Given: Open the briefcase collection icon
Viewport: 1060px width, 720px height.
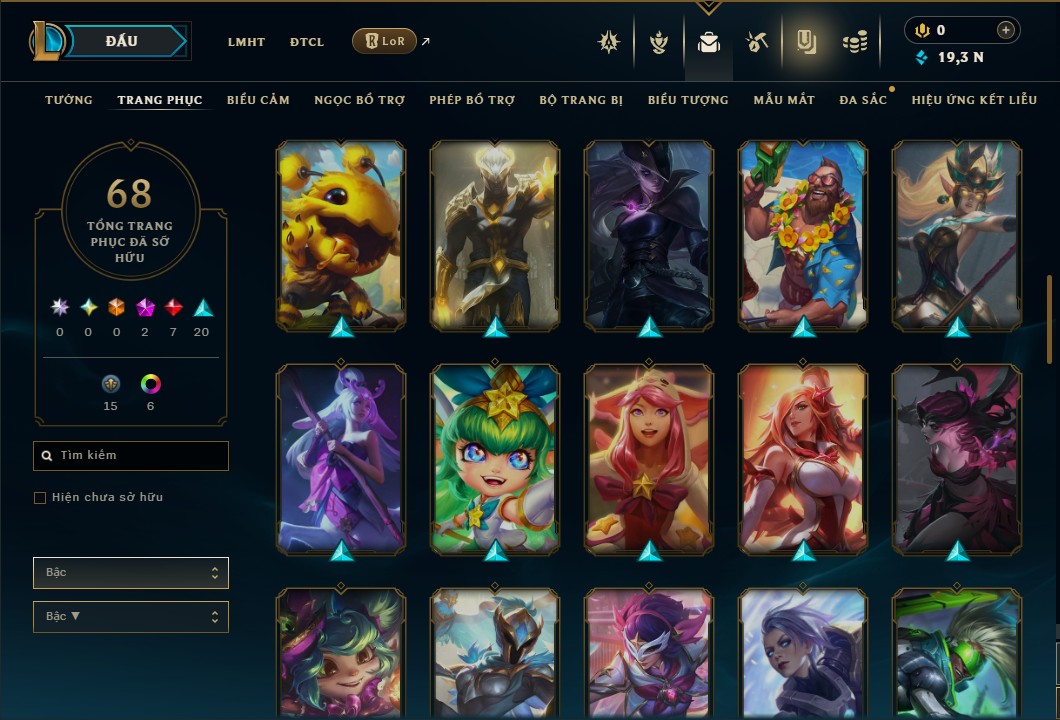Looking at the screenshot, I should [709, 42].
